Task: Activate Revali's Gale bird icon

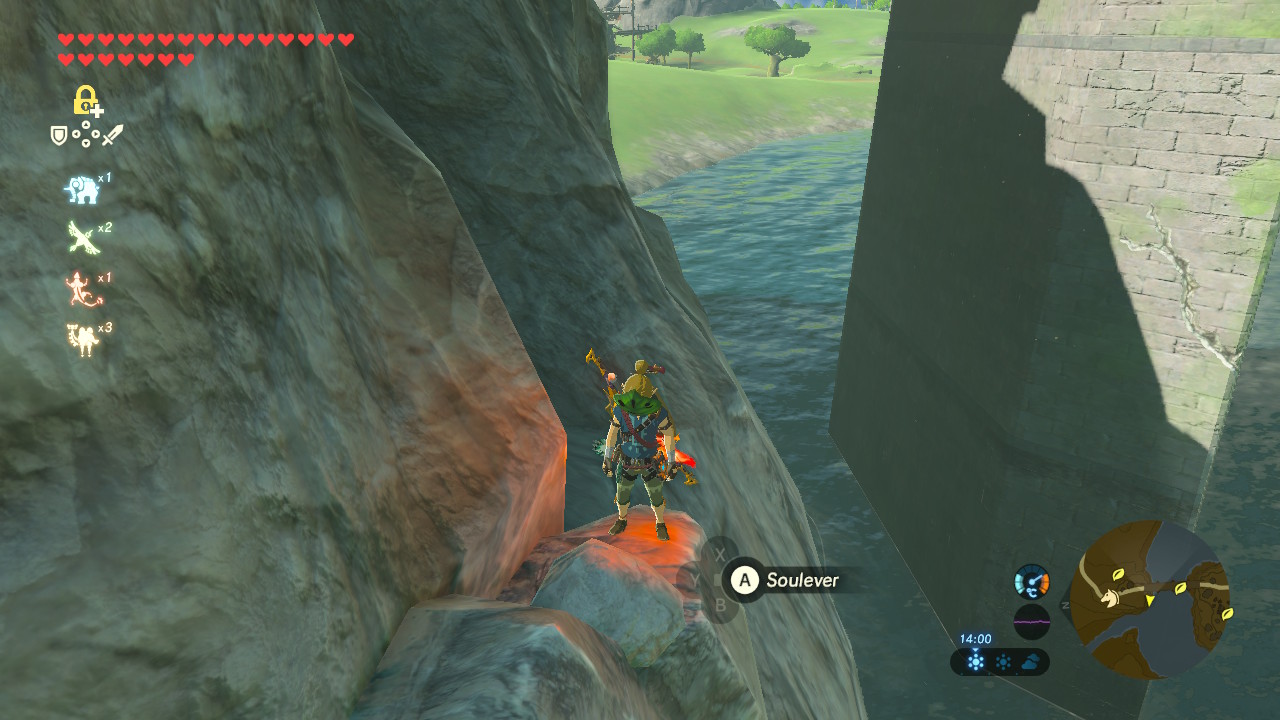Action: [81, 238]
